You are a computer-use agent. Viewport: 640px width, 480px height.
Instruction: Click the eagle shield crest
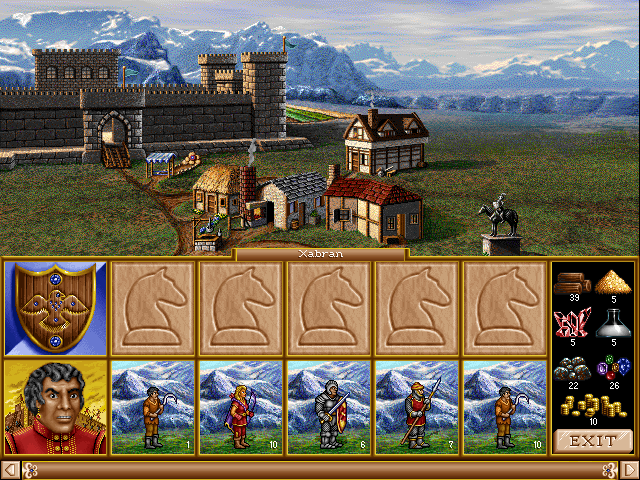pyautogui.click(x=56, y=308)
